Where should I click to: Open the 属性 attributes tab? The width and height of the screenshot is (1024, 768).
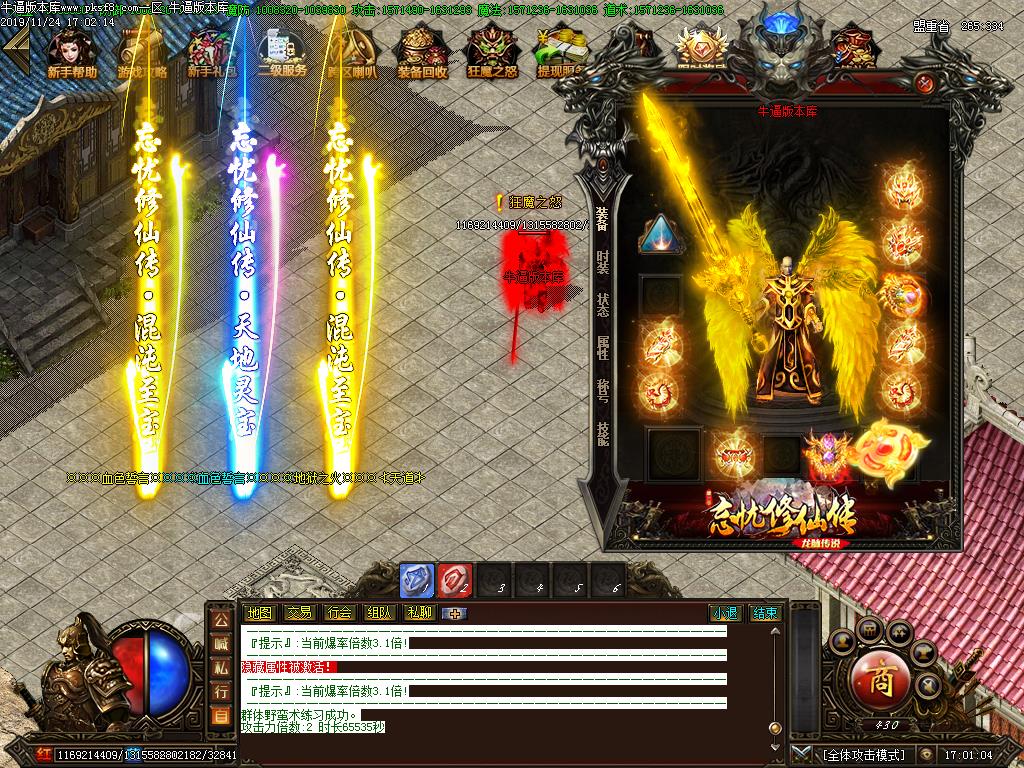602,347
